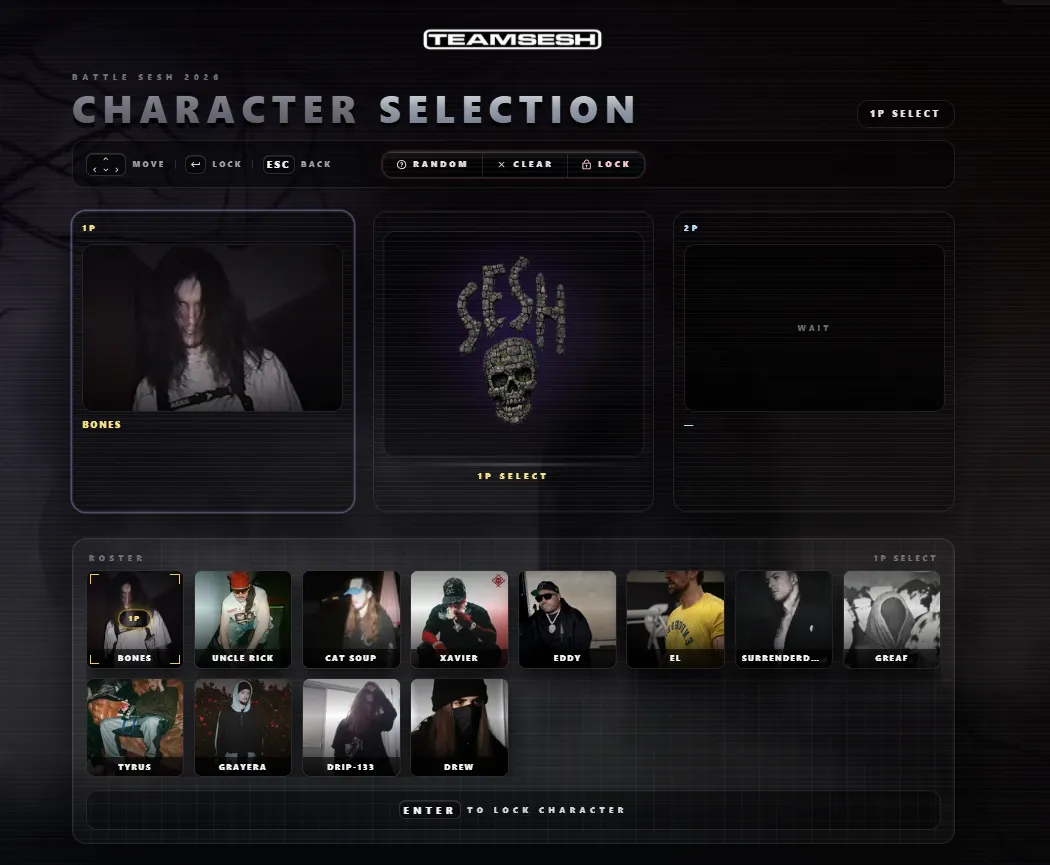Choose Xavier as your character
The width and height of the screenshot is (1050, 865).
click(x=459, y=618)
